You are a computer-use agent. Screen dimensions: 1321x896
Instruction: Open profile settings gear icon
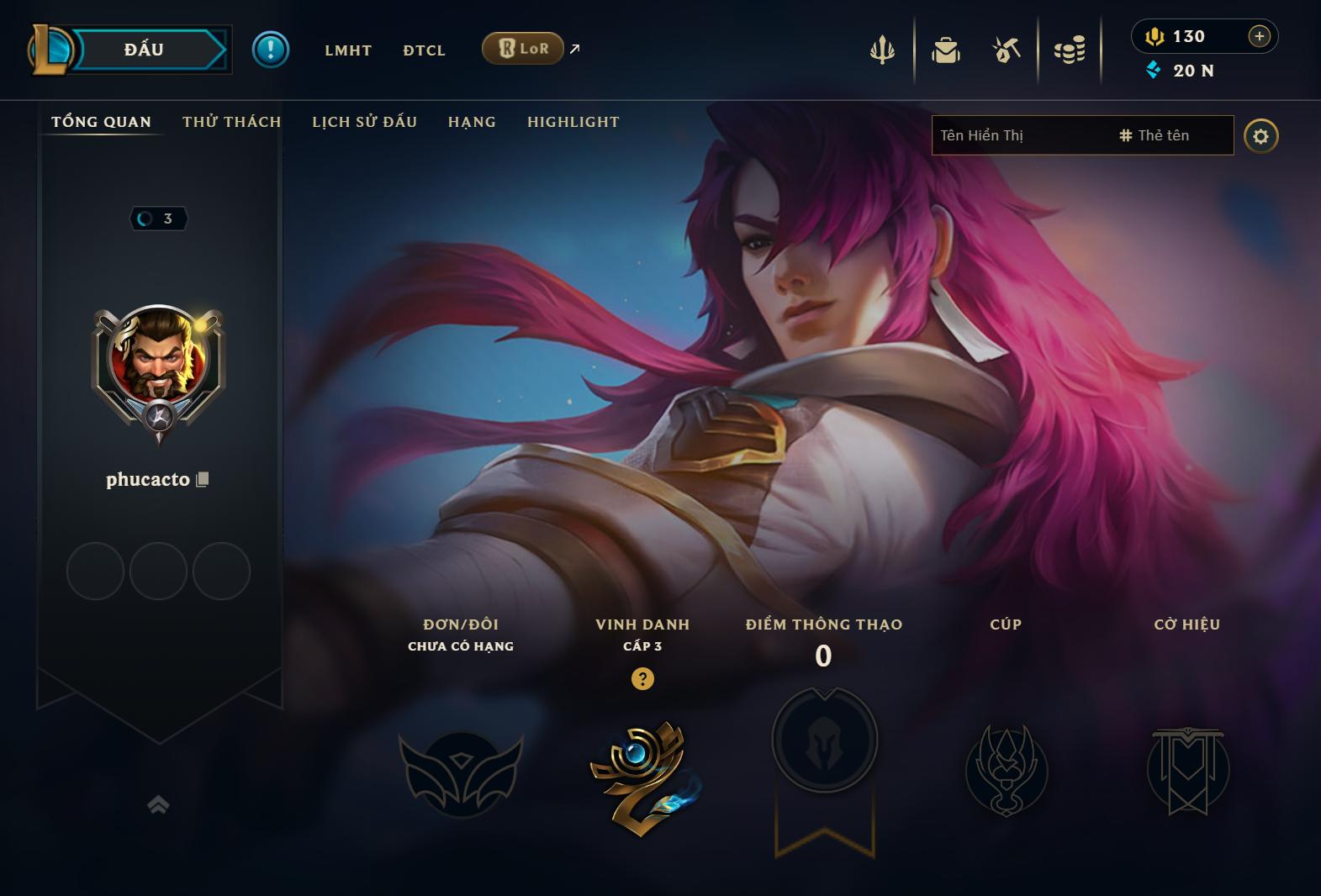pyautogui.click(x=1260, y=136)
